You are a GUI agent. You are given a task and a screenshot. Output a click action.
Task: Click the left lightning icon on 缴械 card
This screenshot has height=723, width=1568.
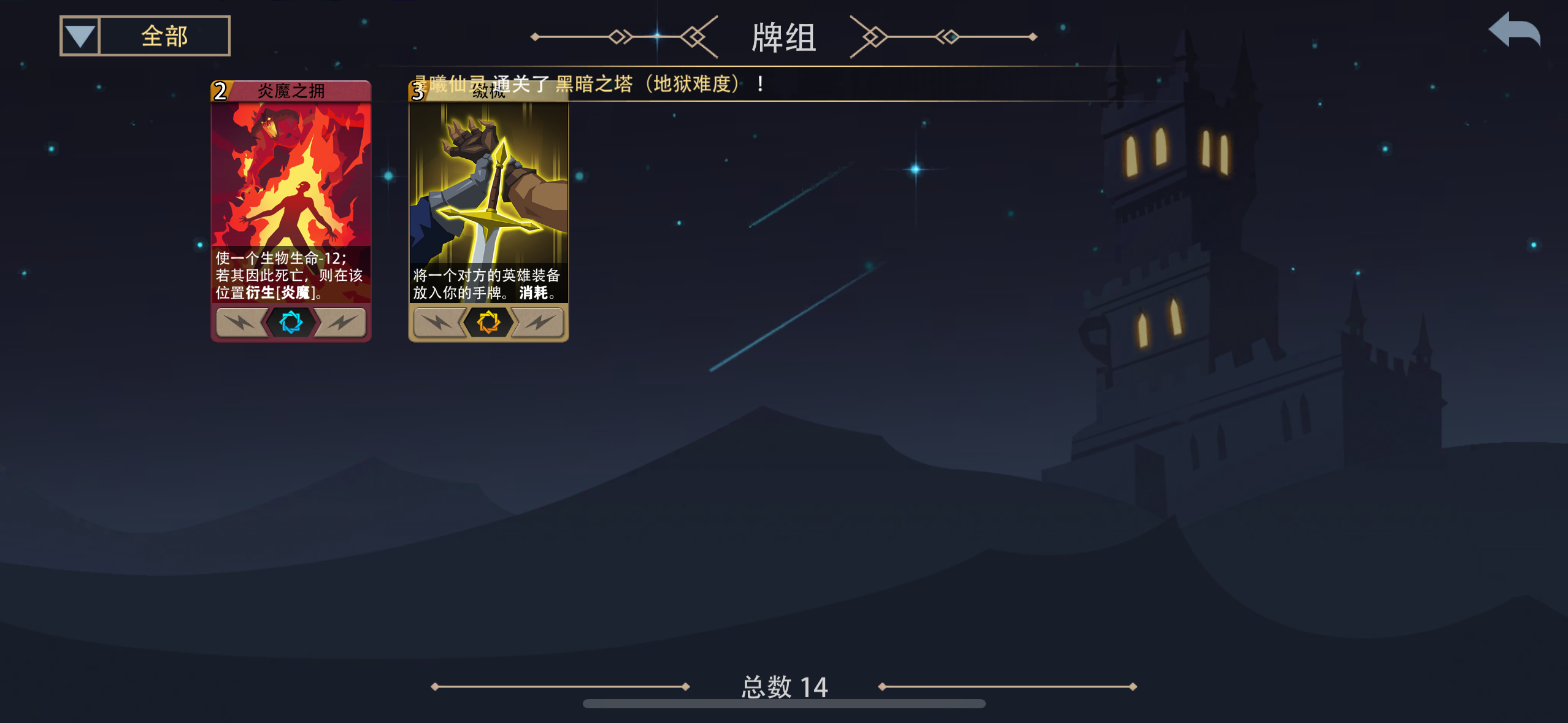439,323
